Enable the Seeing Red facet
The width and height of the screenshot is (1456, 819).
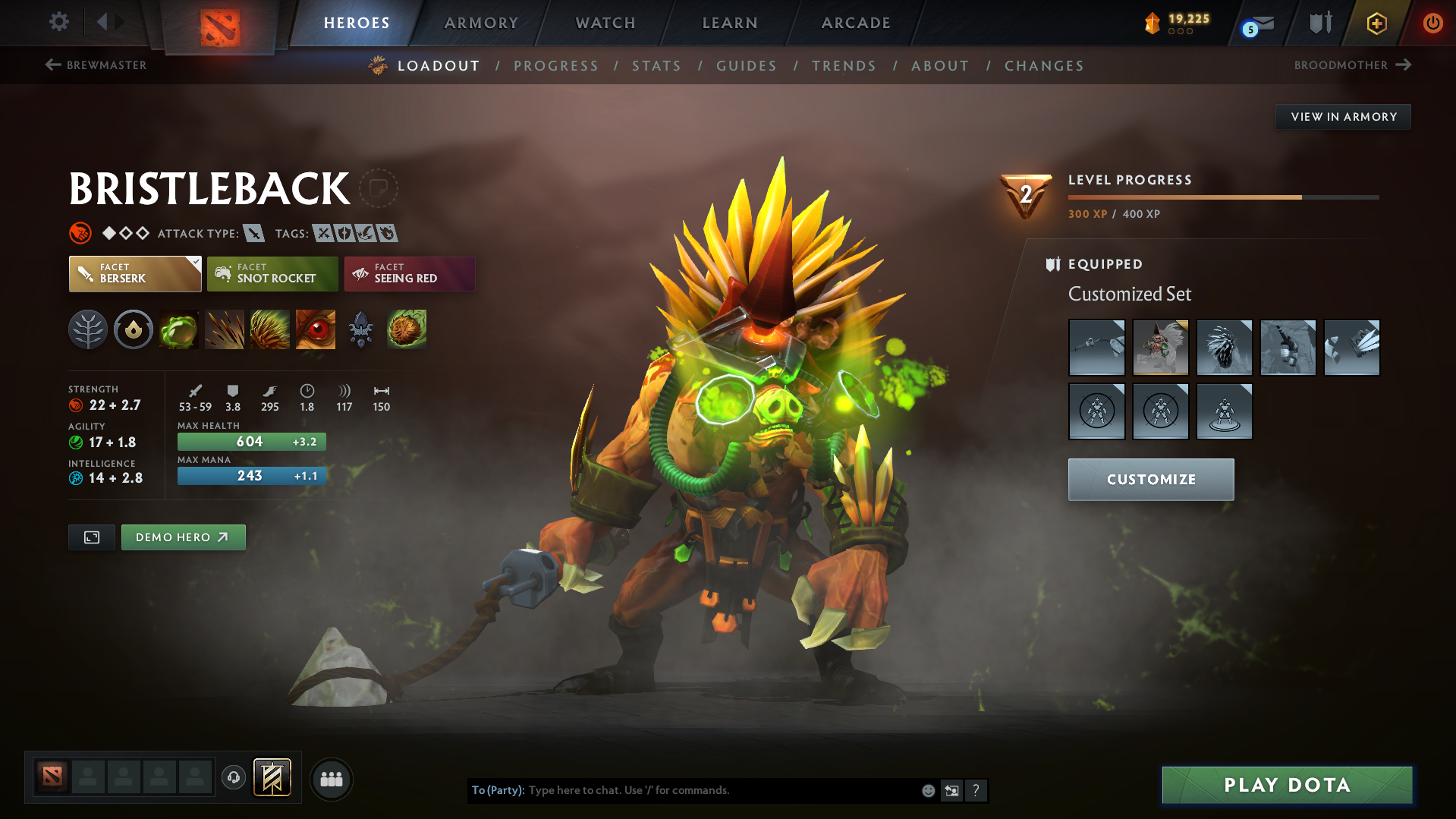click(409, 274)
